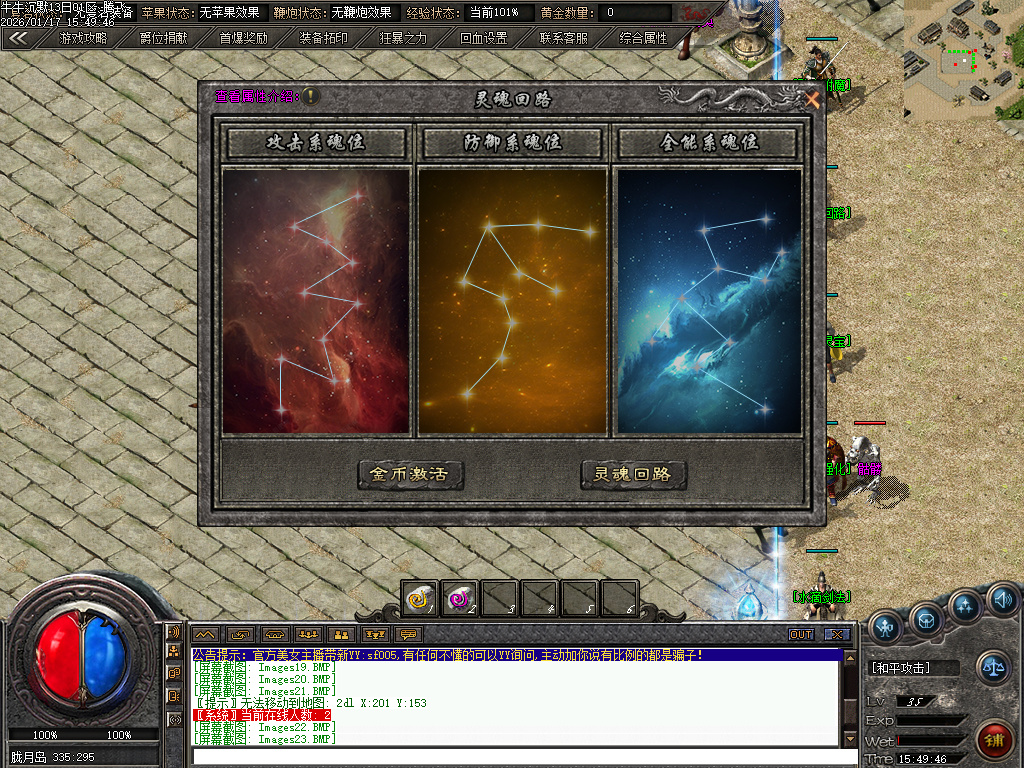
Task: Click the 金币激活 button
Action: (410, 475)
